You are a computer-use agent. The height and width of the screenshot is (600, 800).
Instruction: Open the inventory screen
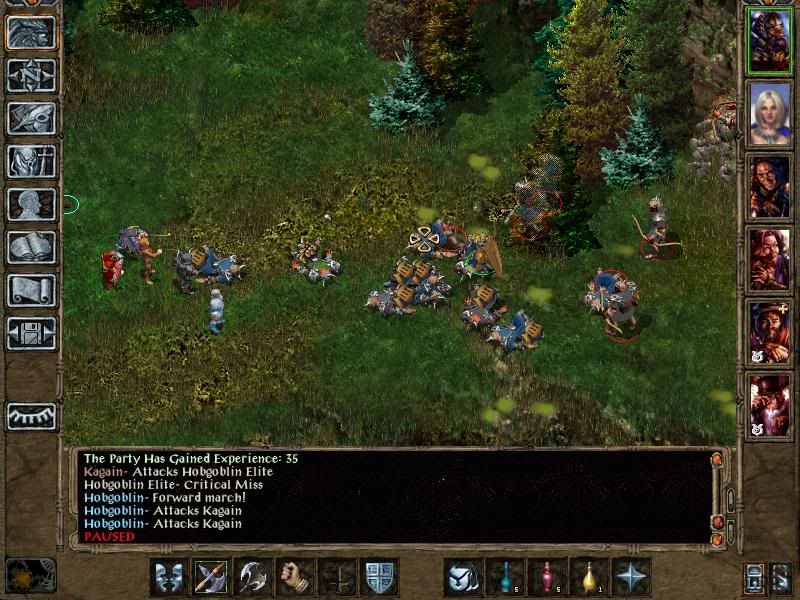(x=31, y=162)
